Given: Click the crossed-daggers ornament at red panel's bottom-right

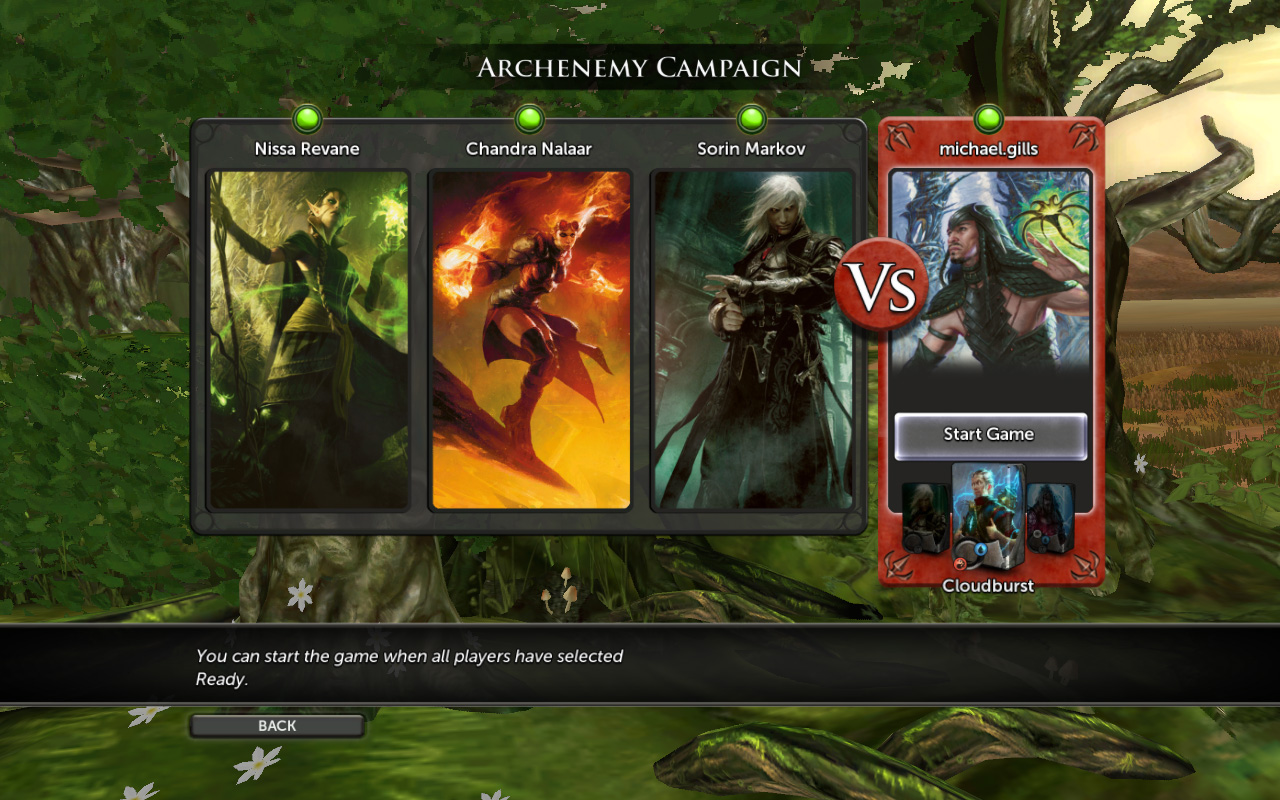Looking at the screenshot, I should pos(1086,565).
